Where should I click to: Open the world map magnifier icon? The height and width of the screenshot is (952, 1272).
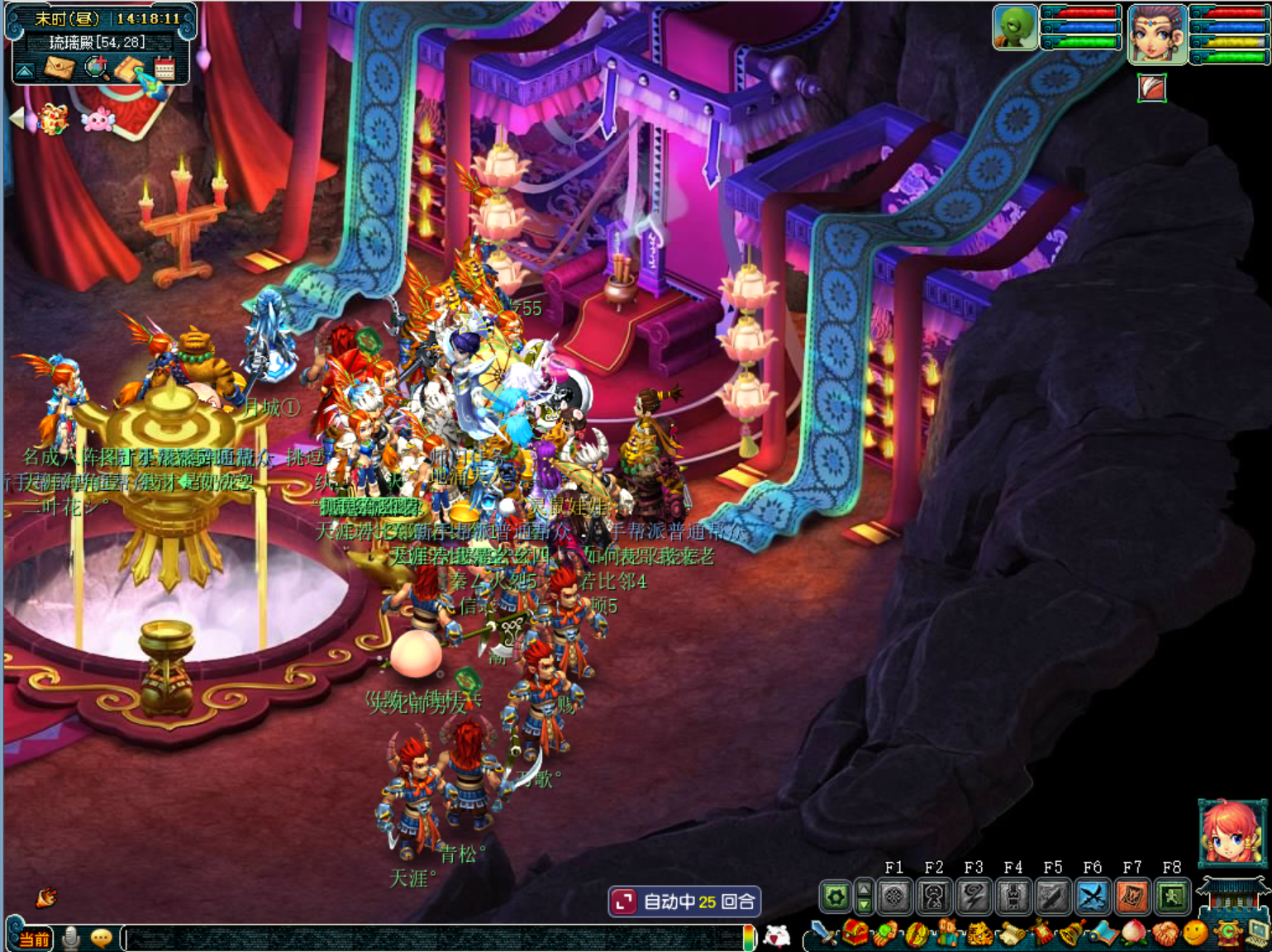pos(96,69)
